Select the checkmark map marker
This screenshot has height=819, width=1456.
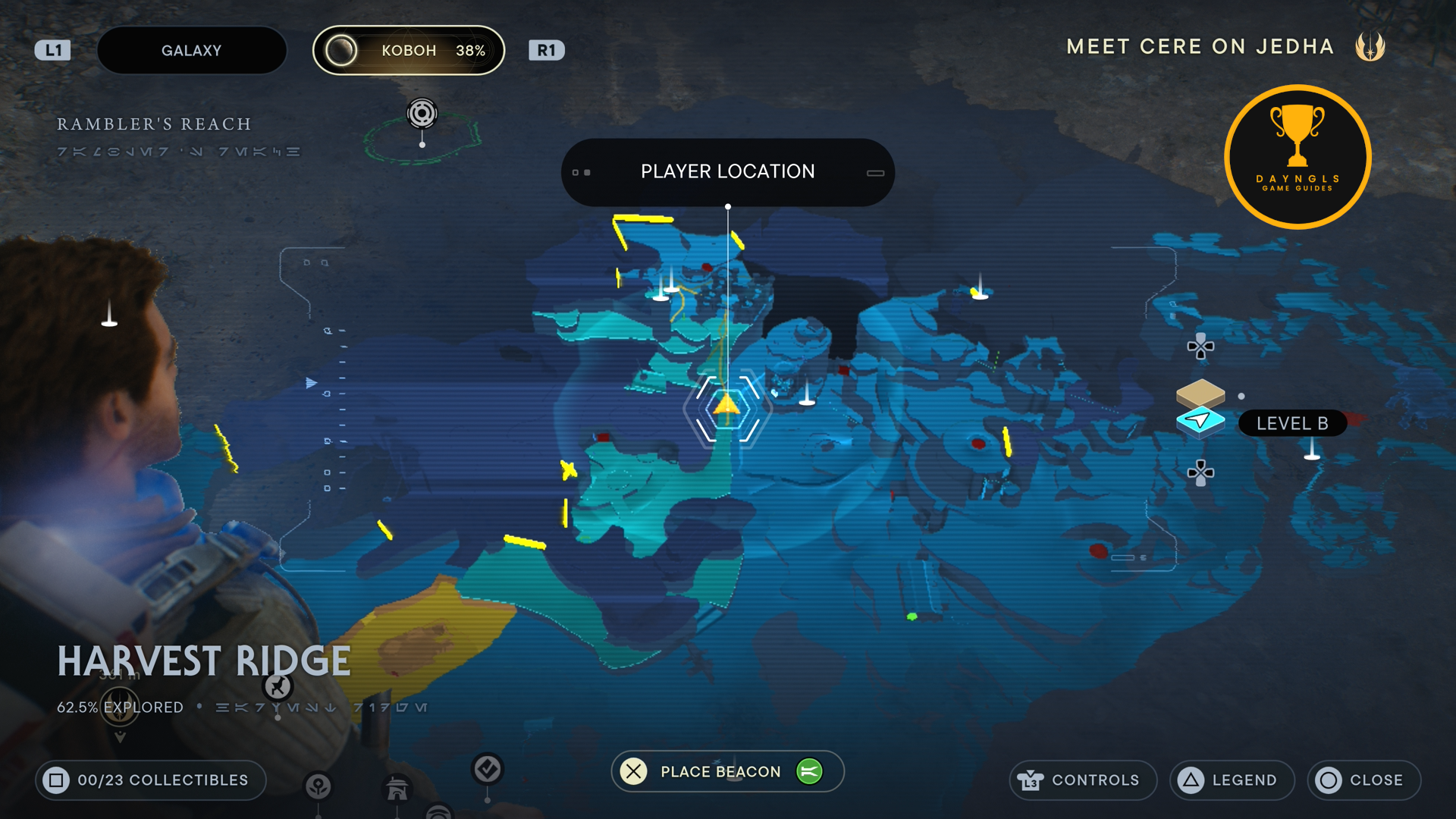coord(487,769)
